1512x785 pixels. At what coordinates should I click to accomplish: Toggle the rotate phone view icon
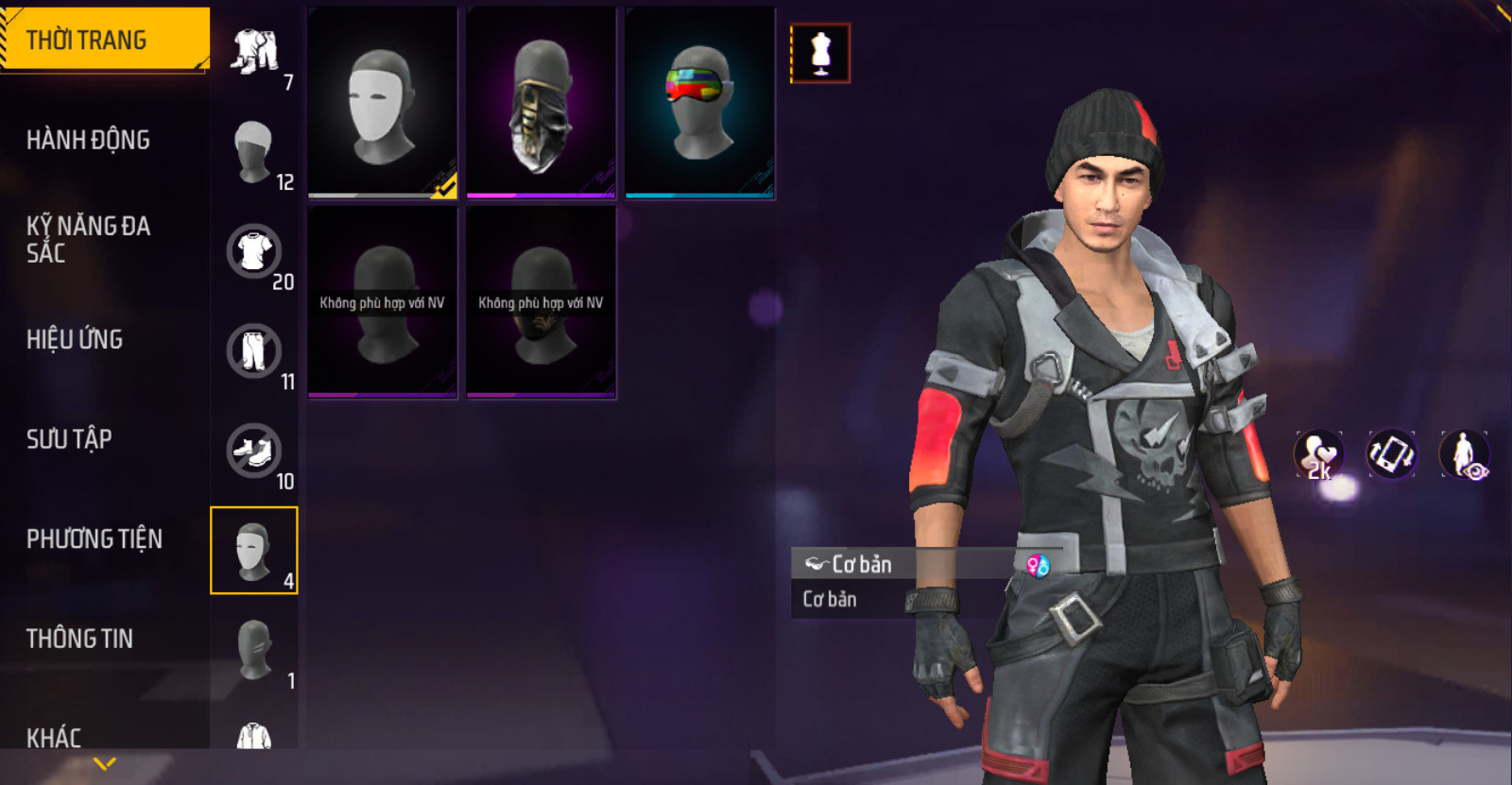[1391, 454]
